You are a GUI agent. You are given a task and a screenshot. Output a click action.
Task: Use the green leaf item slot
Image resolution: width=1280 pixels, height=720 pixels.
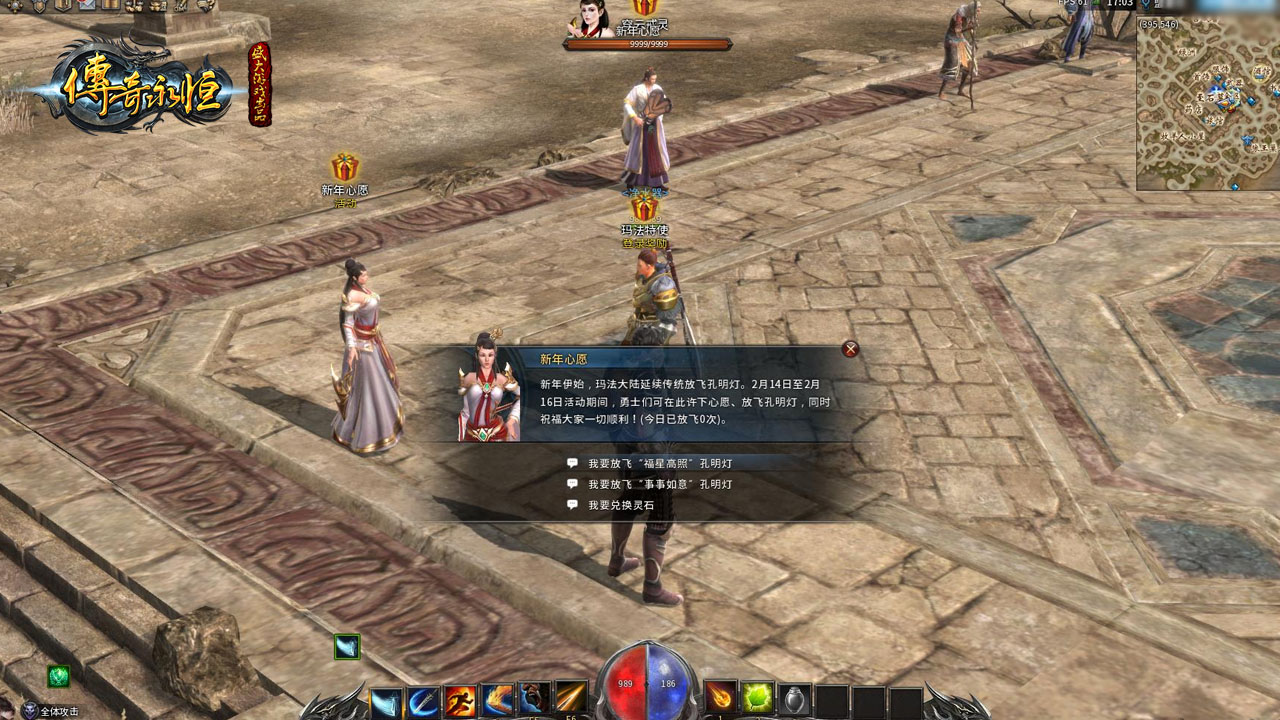click(x=757, y=697)
